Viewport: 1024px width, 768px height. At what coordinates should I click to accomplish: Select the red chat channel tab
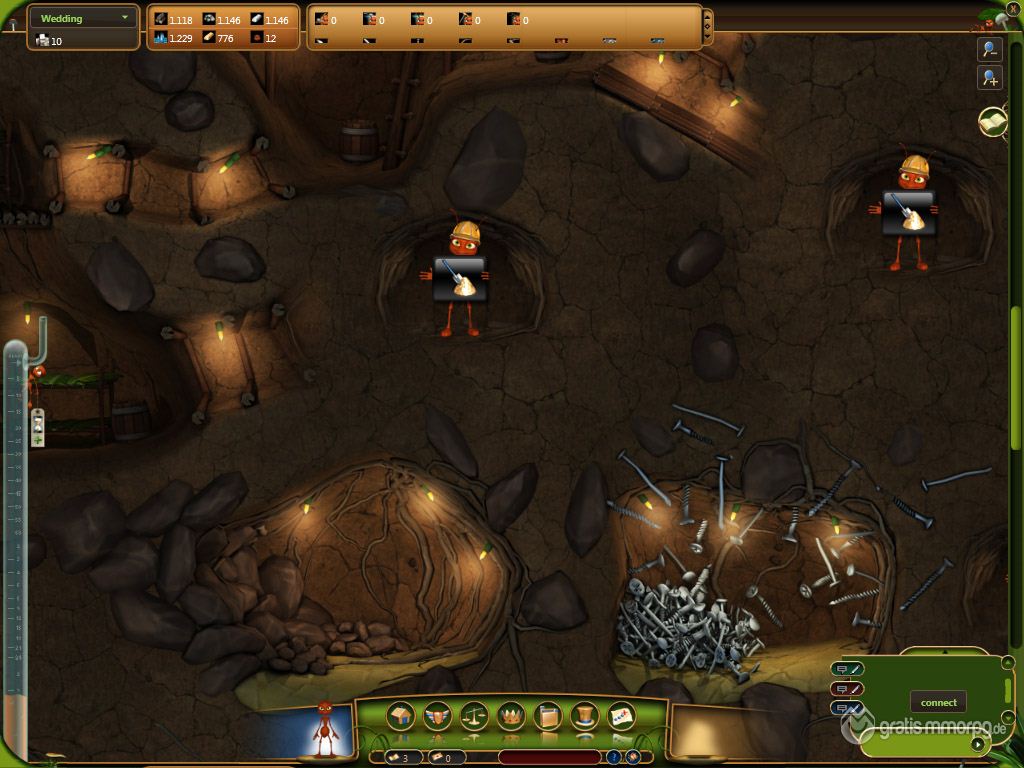846,688
